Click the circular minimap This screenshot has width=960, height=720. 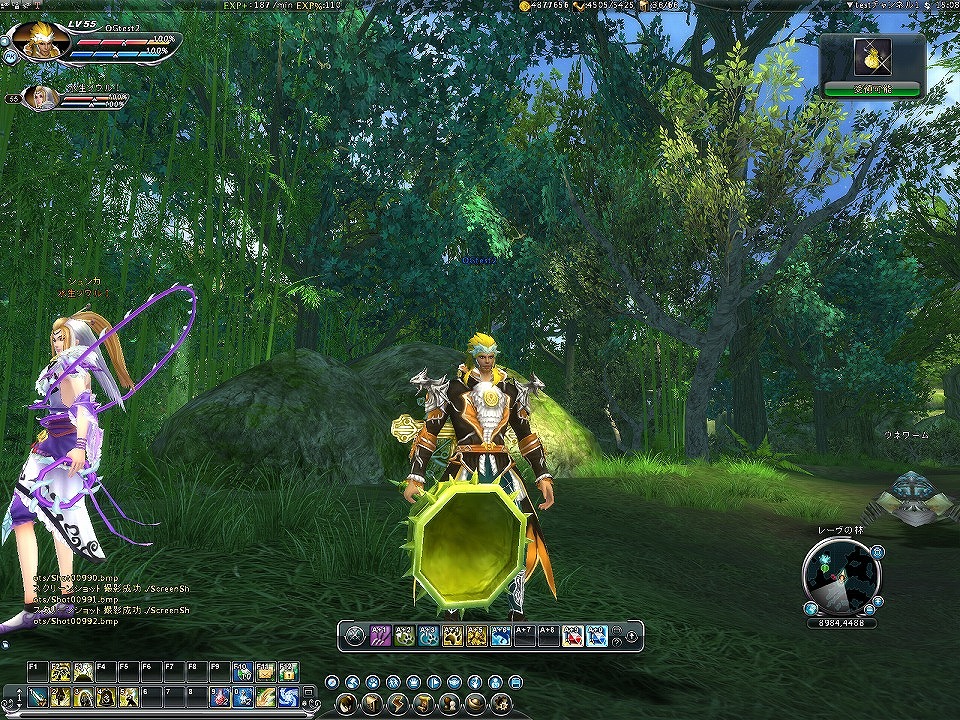(x=840, y=578)
